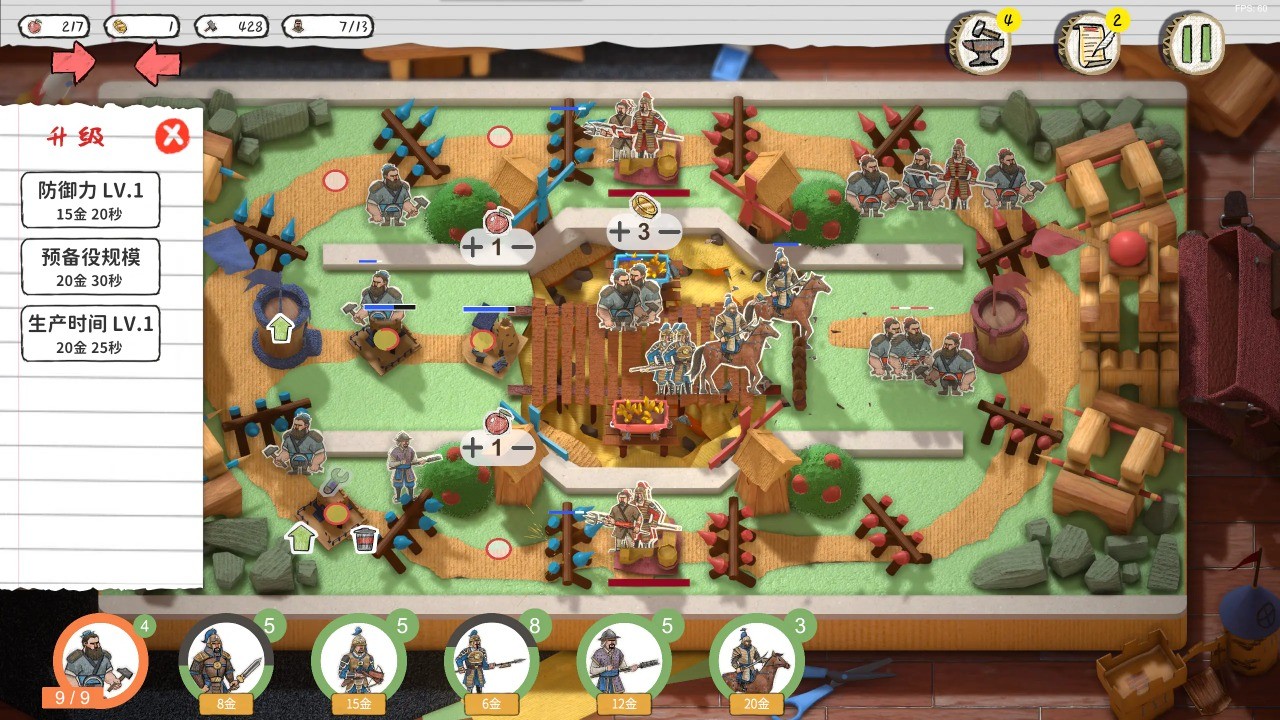Pause the game
Viewport: 1280px width, 720px height.
[x=1195, y=43]
